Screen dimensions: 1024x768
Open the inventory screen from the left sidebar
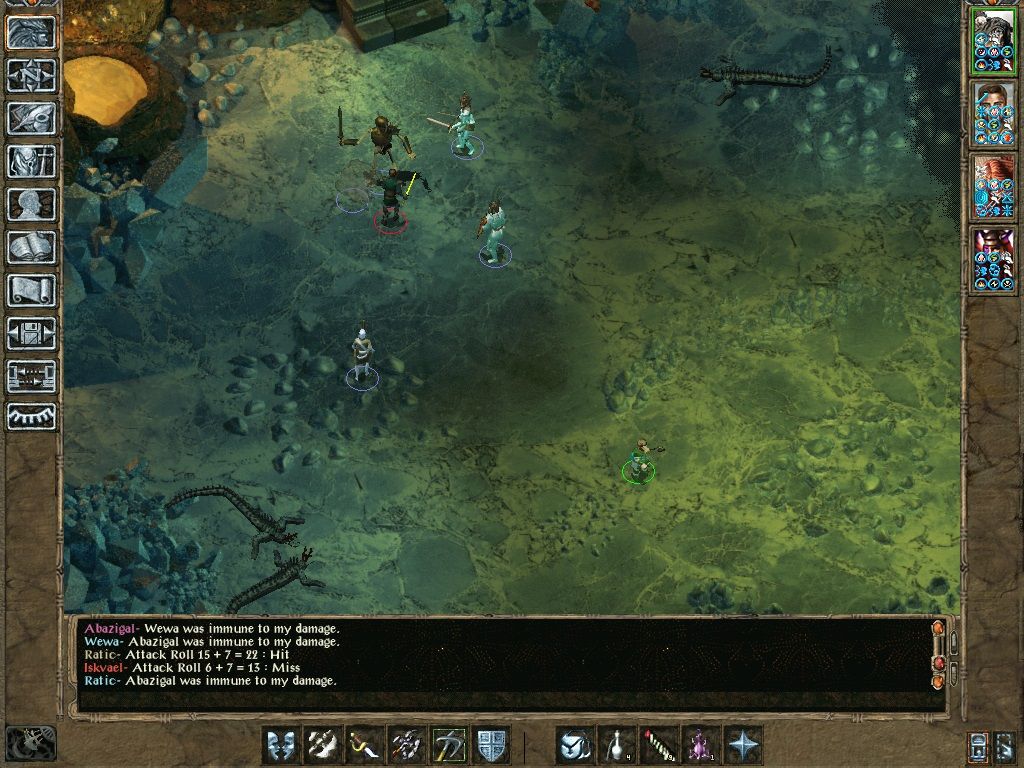[x=31, y=161]
